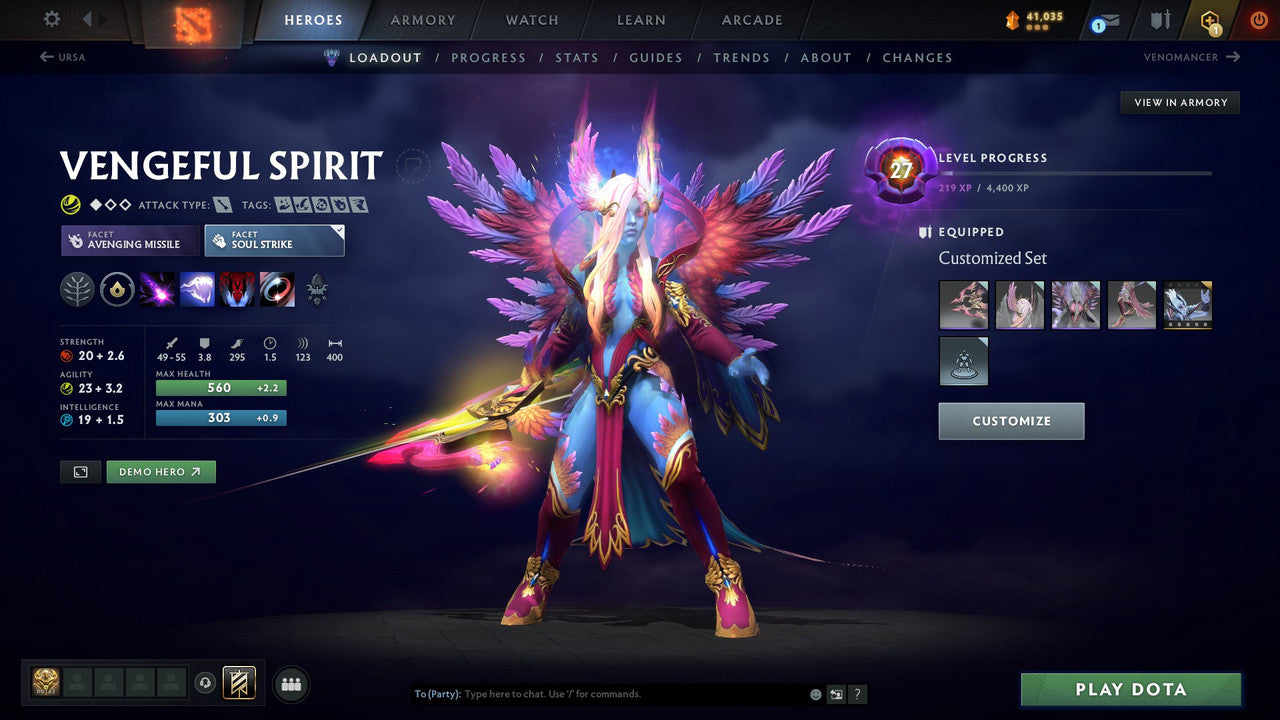This screenshot has height=720, width=1280.
Task: Switch to the Heroes tab
Action: click(313, 19)
